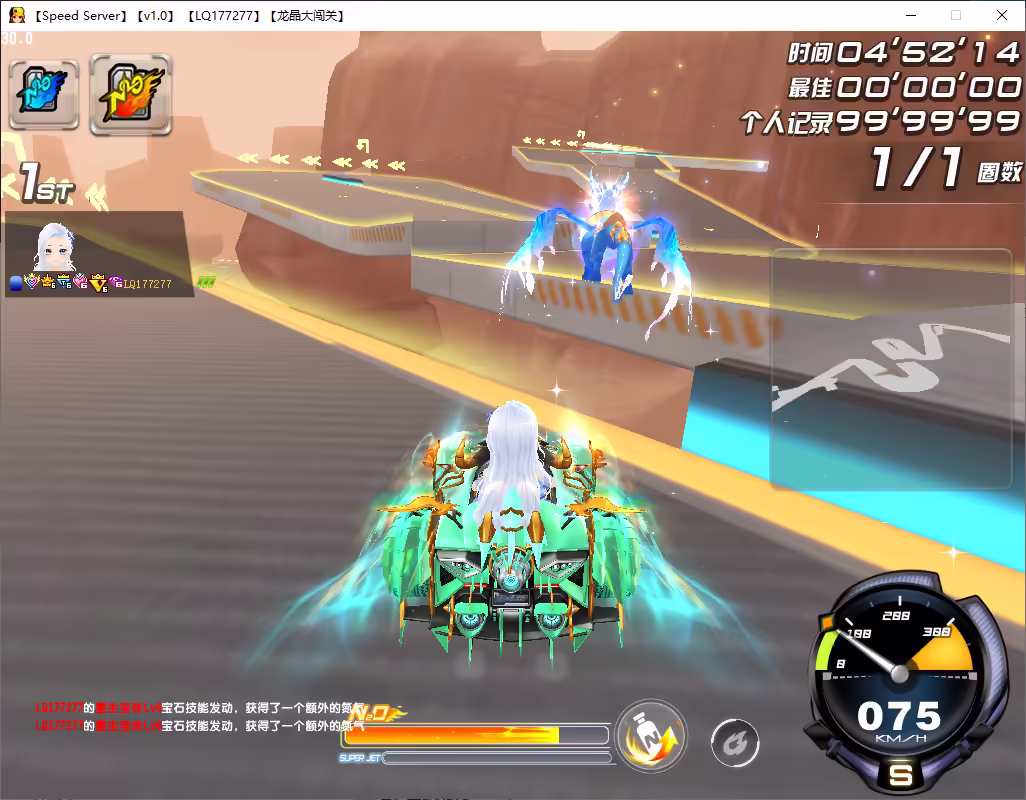Close the Speed Server game window

(x=1002, y=15)
